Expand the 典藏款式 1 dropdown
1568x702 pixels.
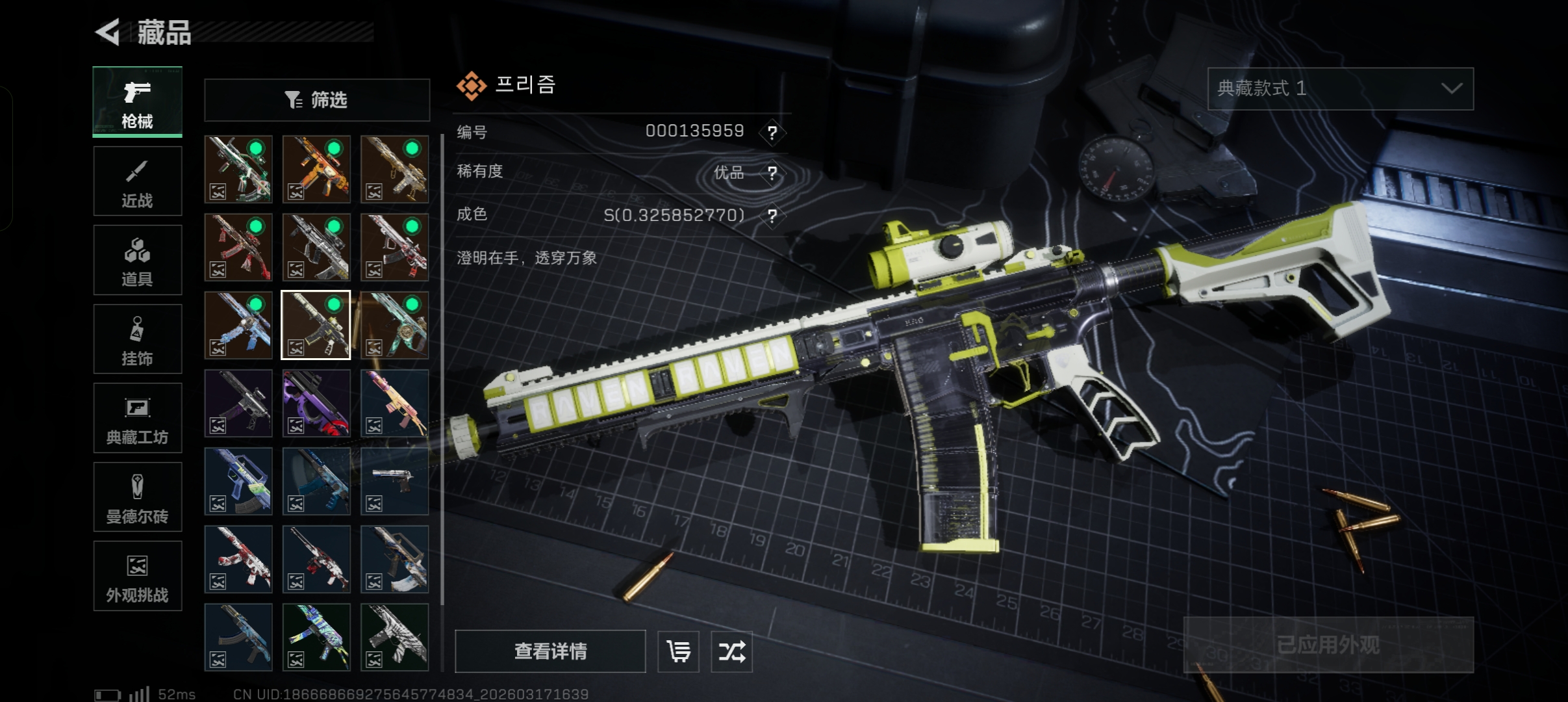(x=1340, y=88)
